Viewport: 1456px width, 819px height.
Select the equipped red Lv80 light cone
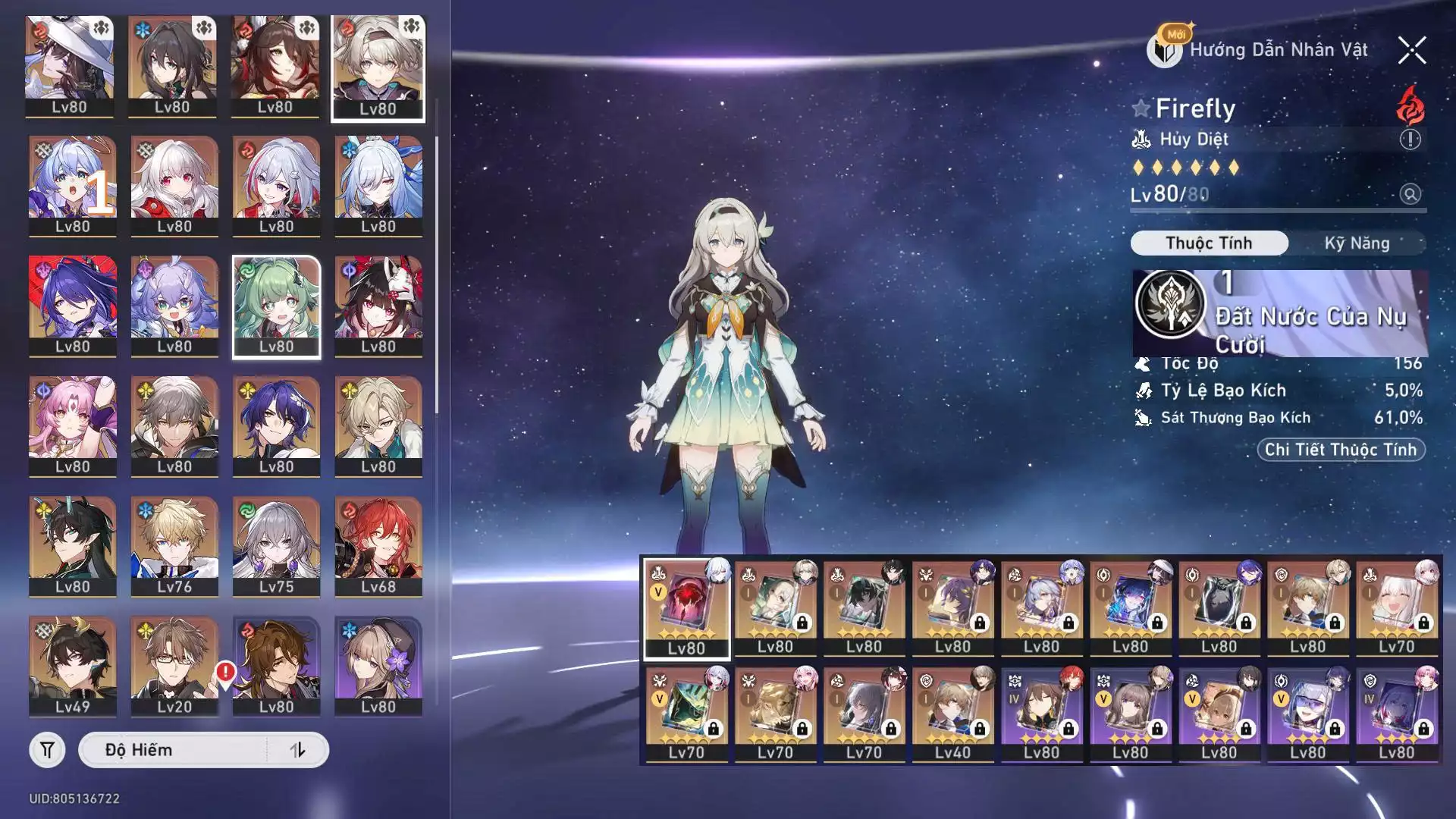686,607
